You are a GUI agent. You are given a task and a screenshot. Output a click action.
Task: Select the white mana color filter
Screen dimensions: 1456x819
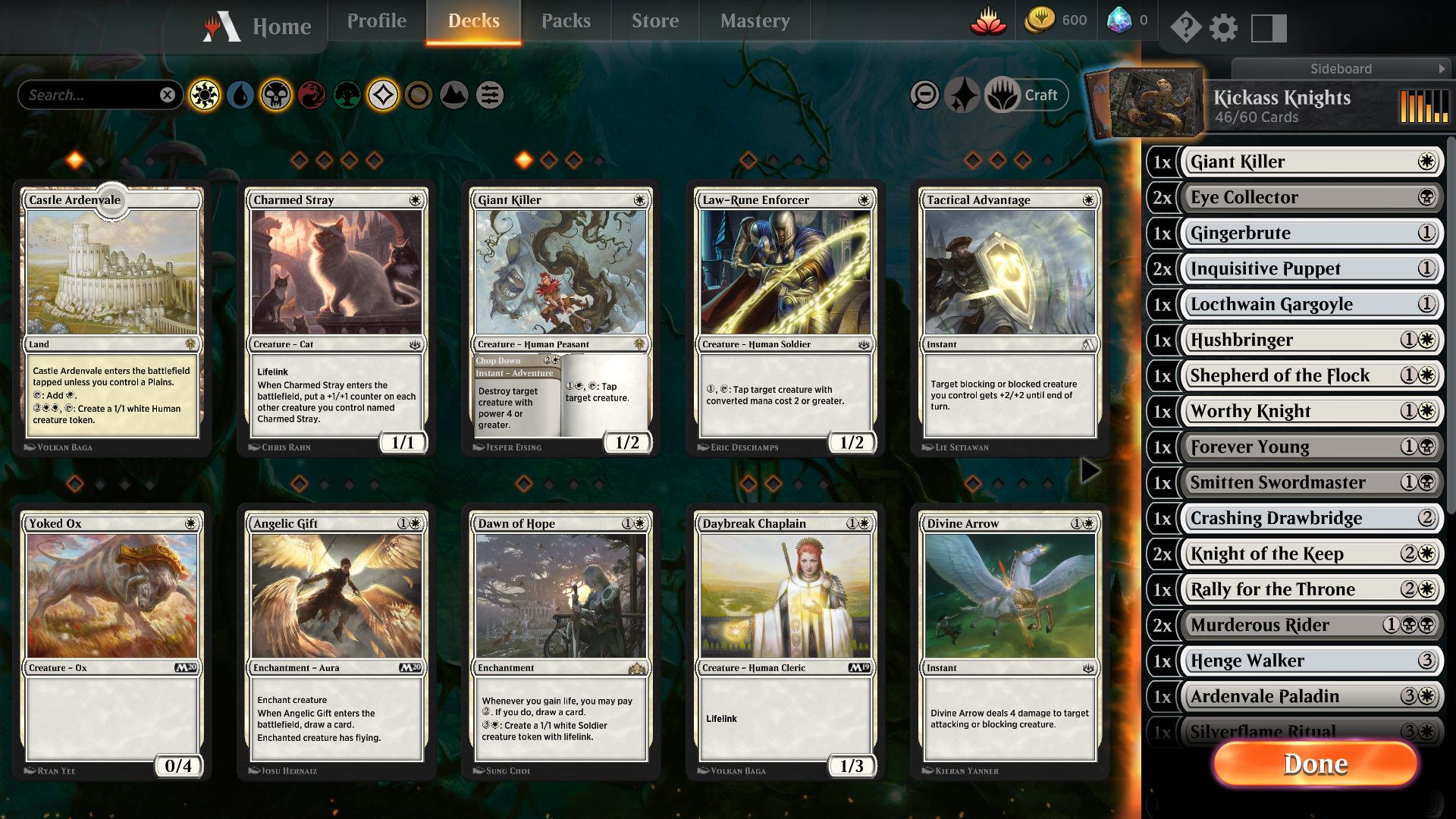click(x=206, y=96)
